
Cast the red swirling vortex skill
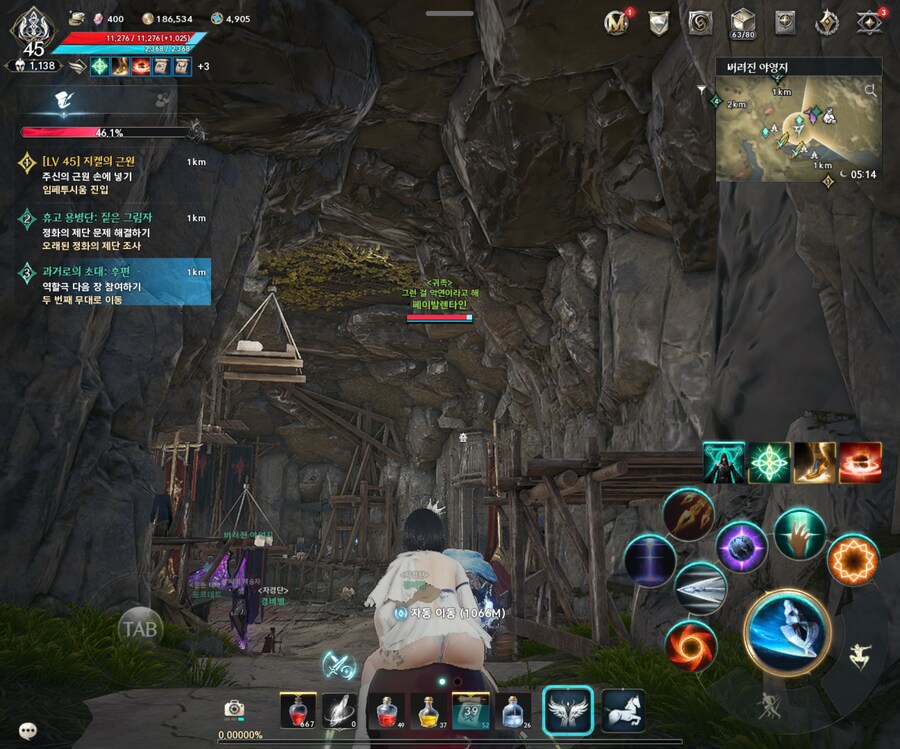click(690, 644)
